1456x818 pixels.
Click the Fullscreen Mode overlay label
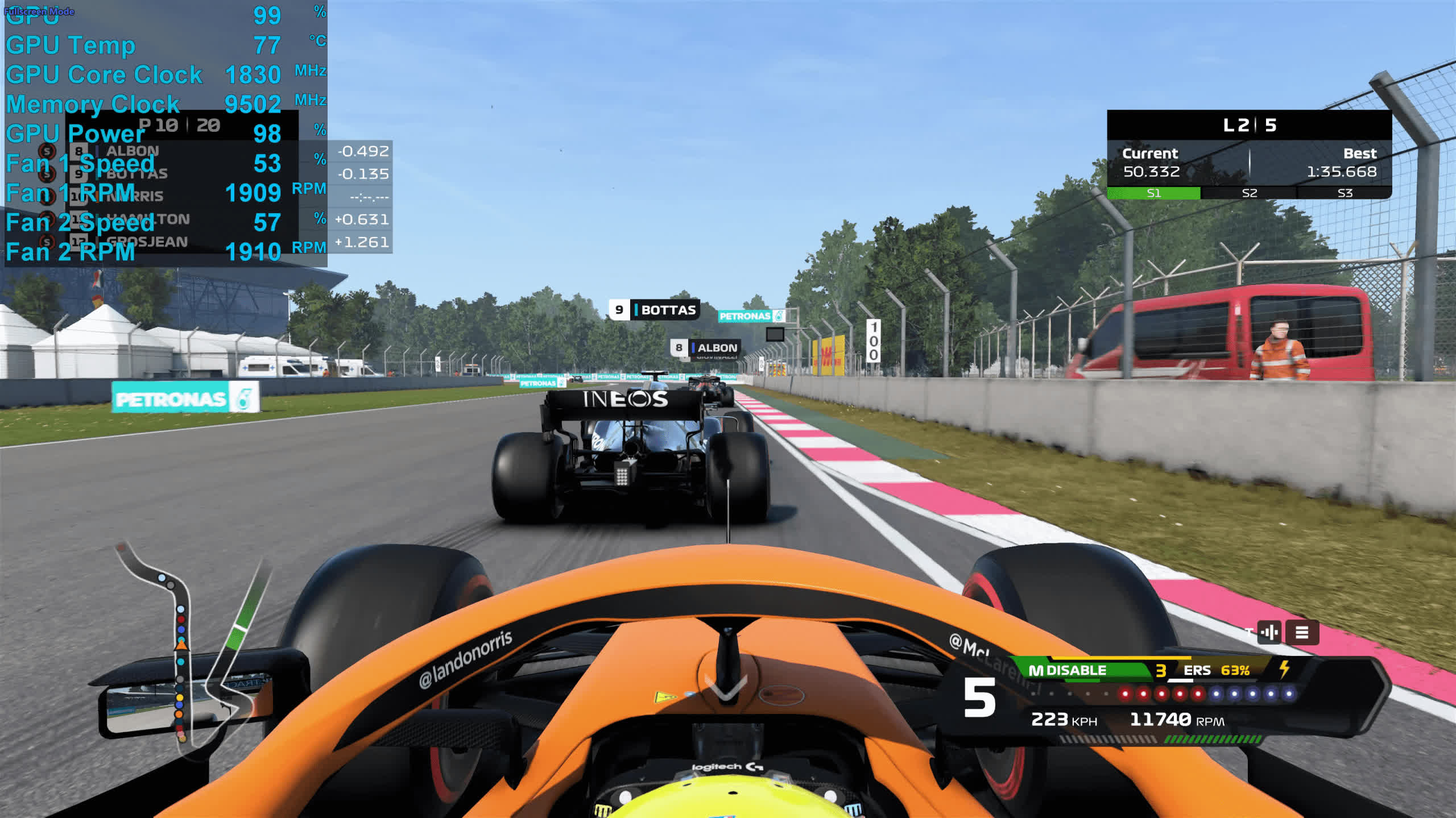pos(39,11)
